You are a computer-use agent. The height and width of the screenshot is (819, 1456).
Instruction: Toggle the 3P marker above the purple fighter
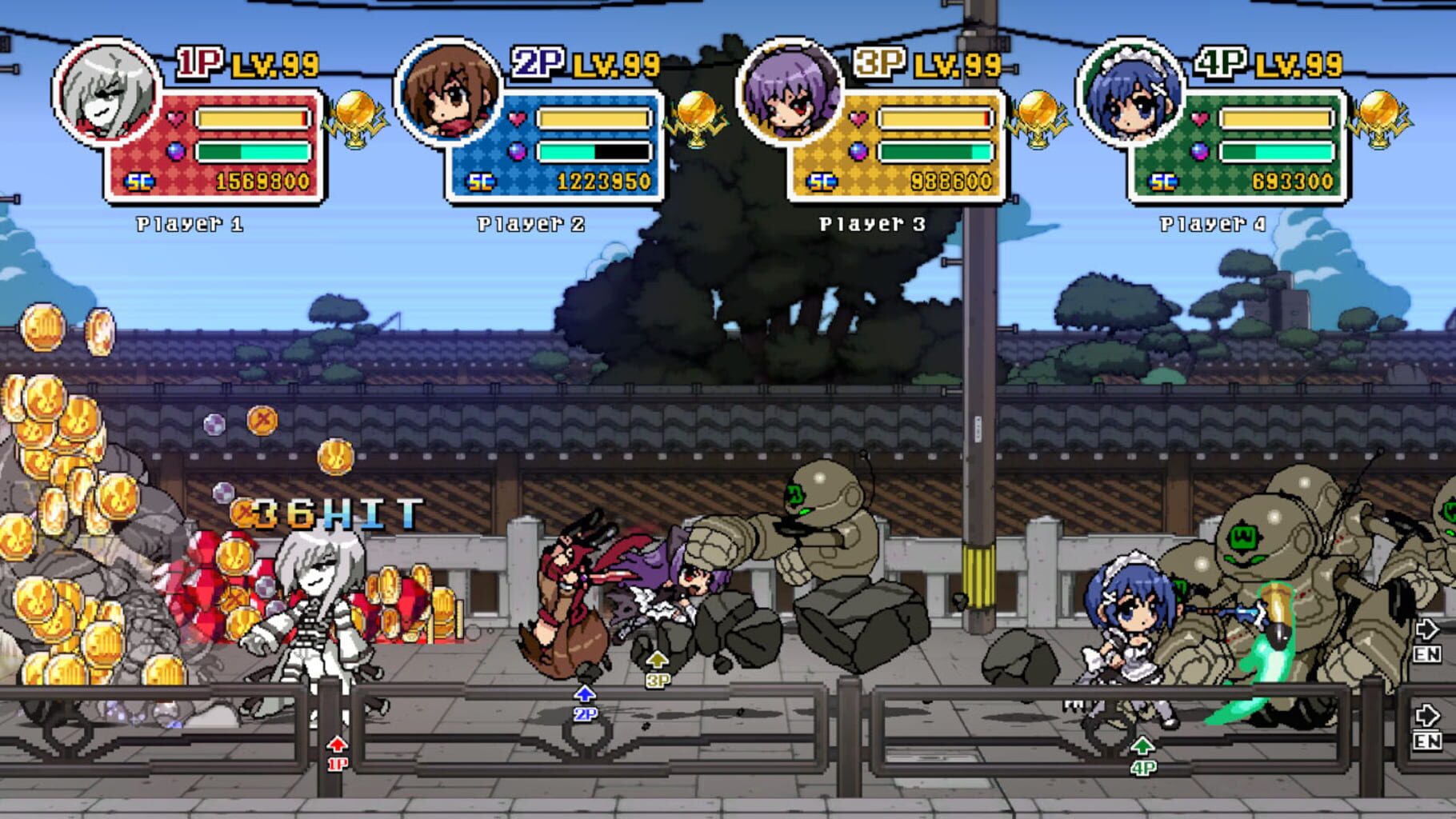[x=658, y=669]
